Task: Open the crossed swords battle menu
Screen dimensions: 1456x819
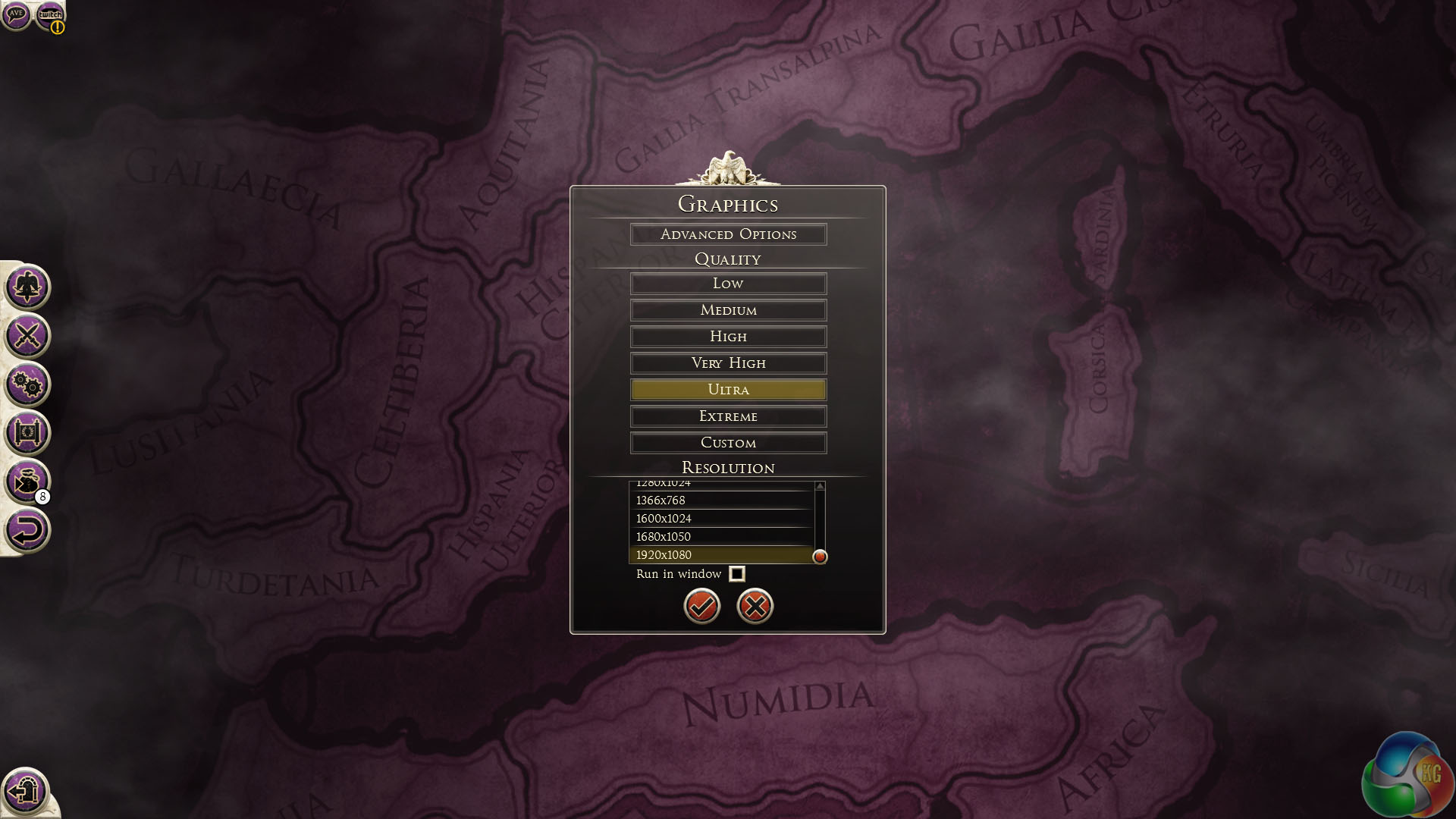Action: (27, 336)
